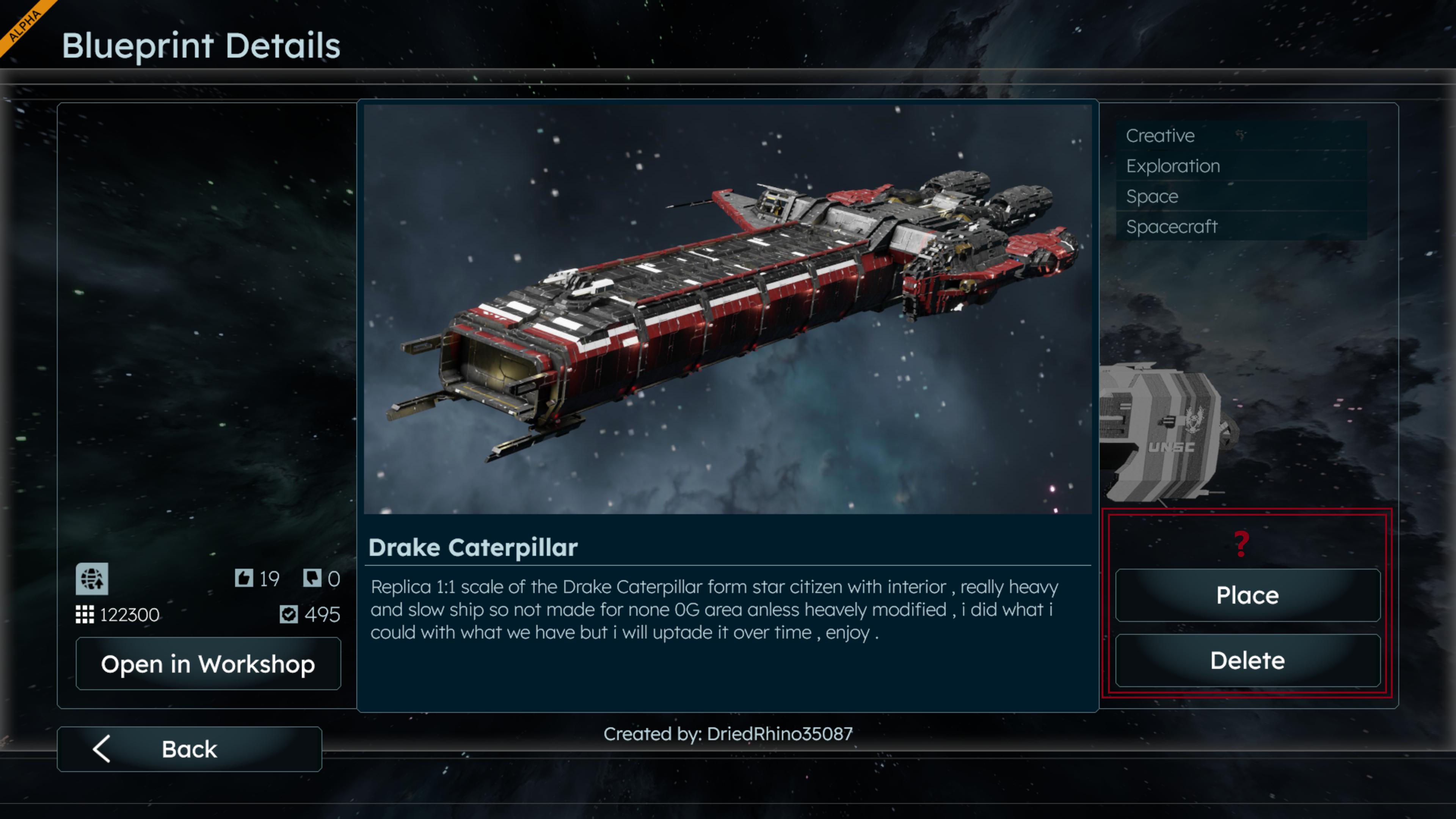This screenshot has height=819, width=1456.
Task: Open the blueprint in Workshop
Action: 208,664
